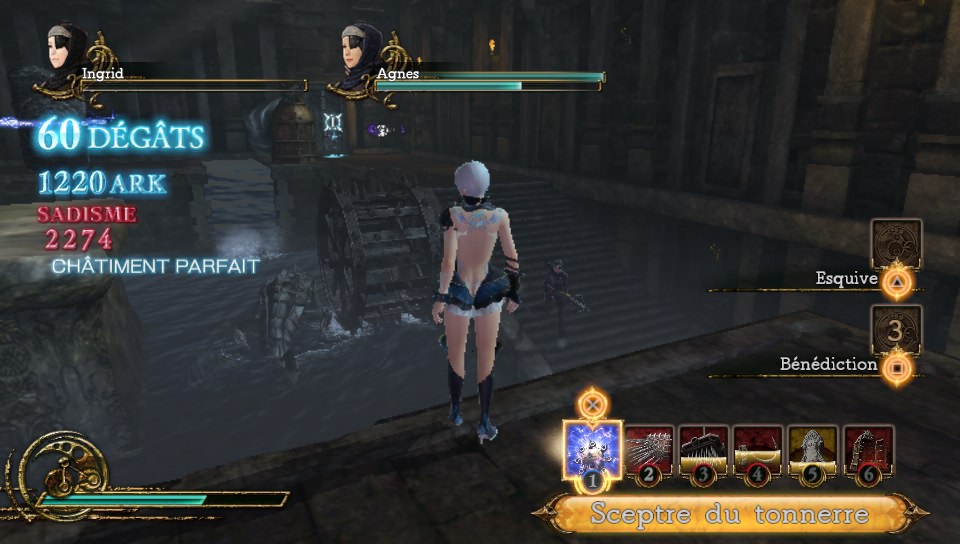The width and height of the screenshot is (960, 544).
Task: Click Ingrid's enemy portrait
Action: [x=63, y=56]
